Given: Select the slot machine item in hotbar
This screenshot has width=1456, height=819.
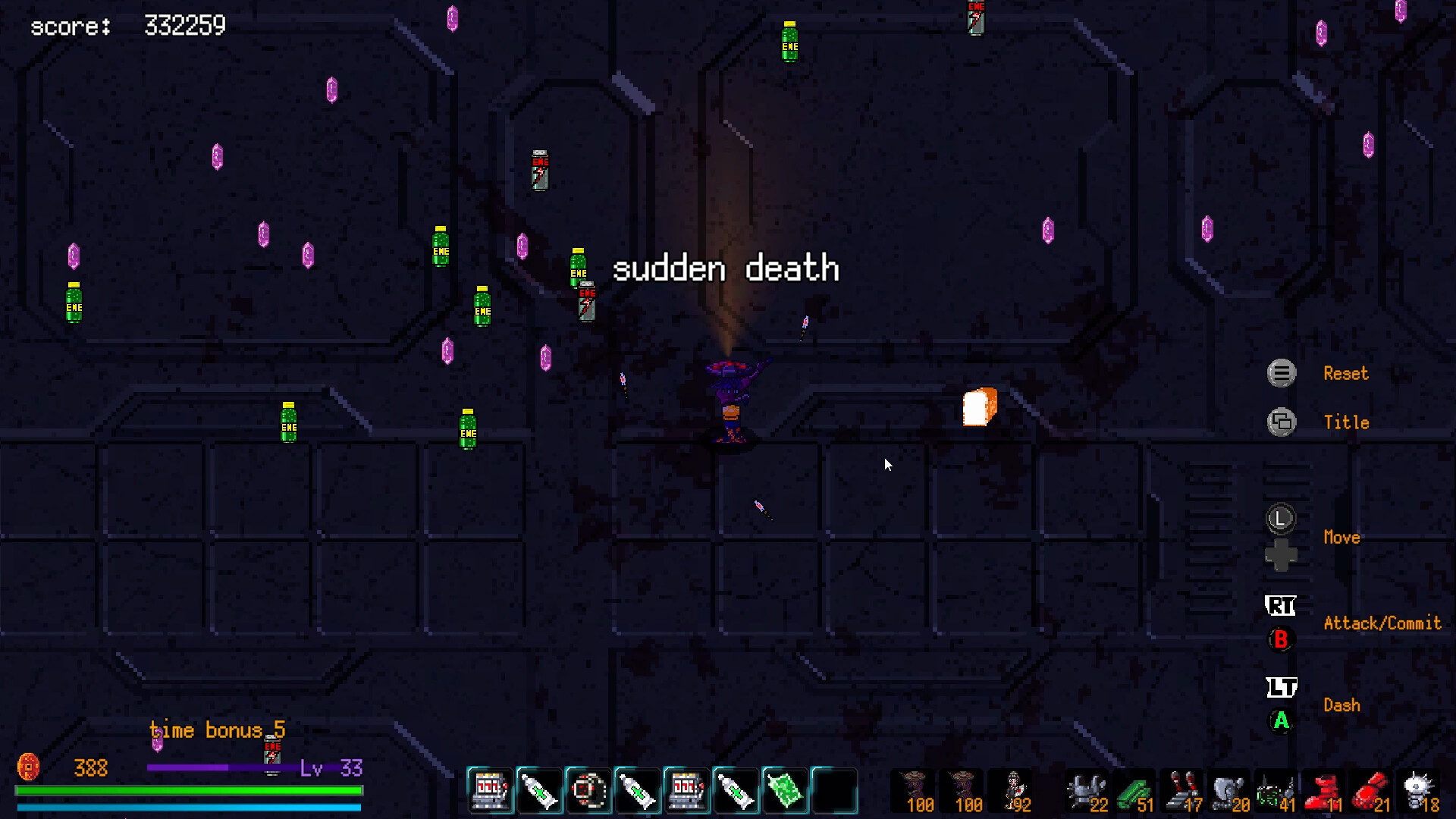Looking at the screenshot, I should click(489, 791).
